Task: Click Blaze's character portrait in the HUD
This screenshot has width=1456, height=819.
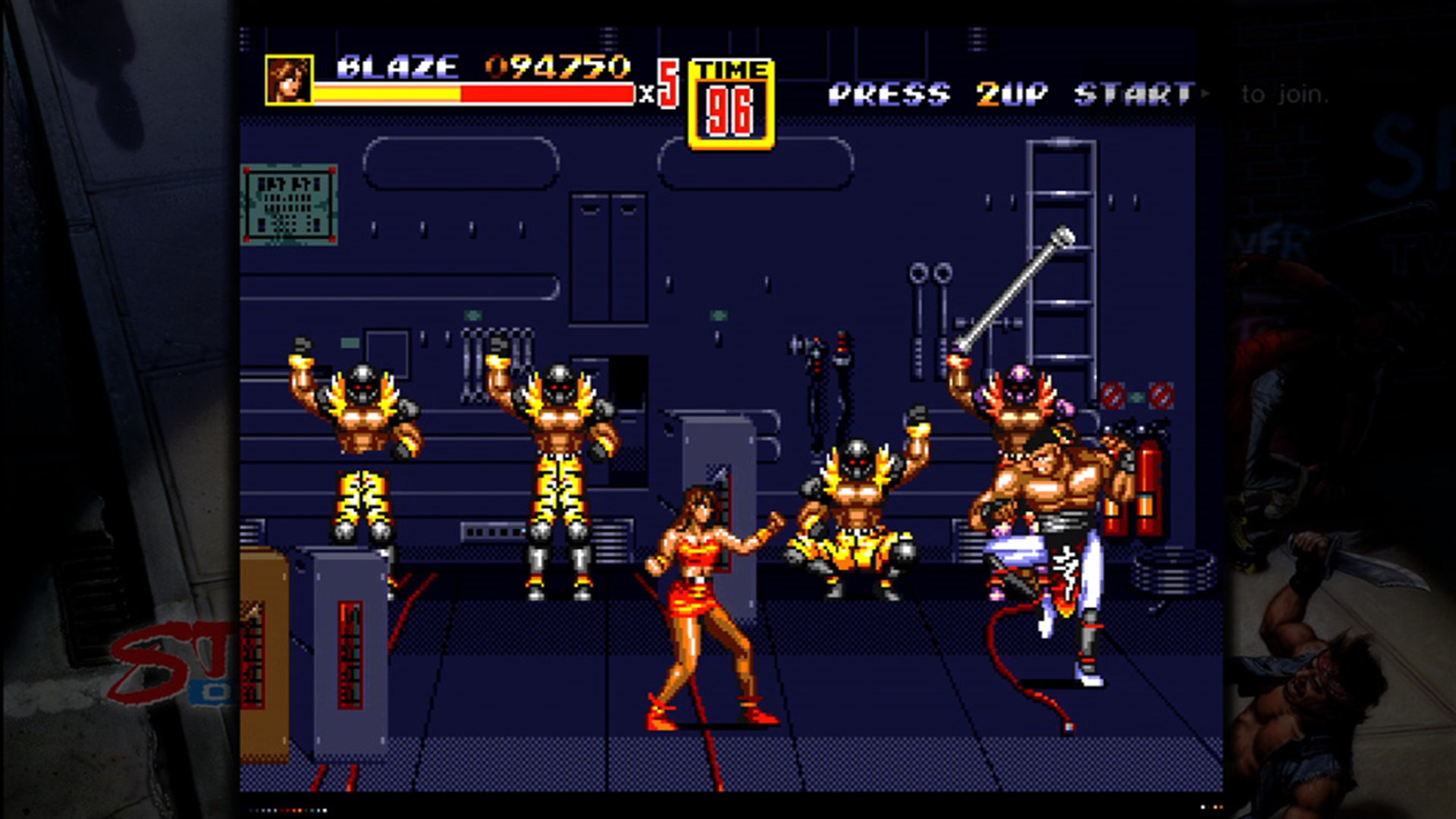Action: click(290, 79)
